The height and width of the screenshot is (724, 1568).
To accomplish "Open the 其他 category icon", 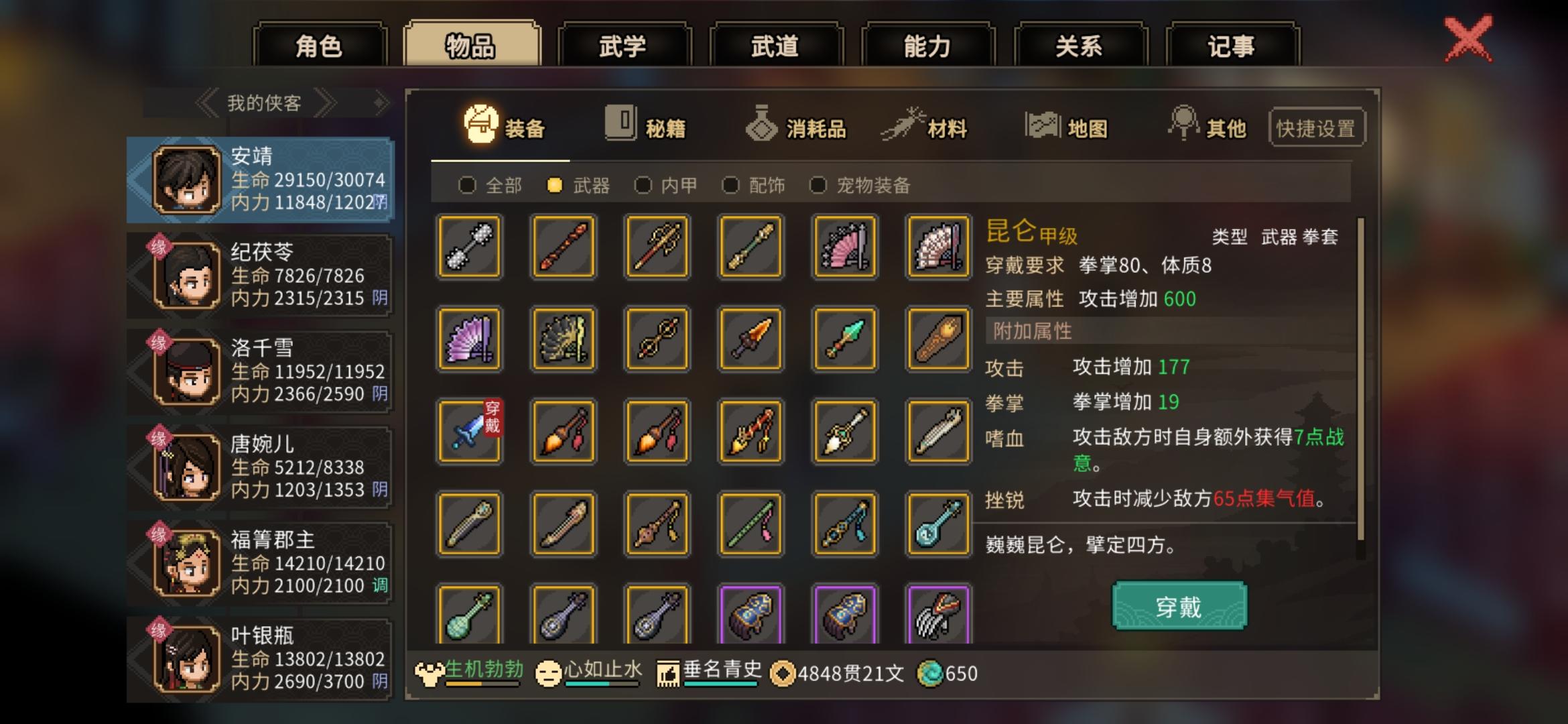I will click(x=1186, y=124).
